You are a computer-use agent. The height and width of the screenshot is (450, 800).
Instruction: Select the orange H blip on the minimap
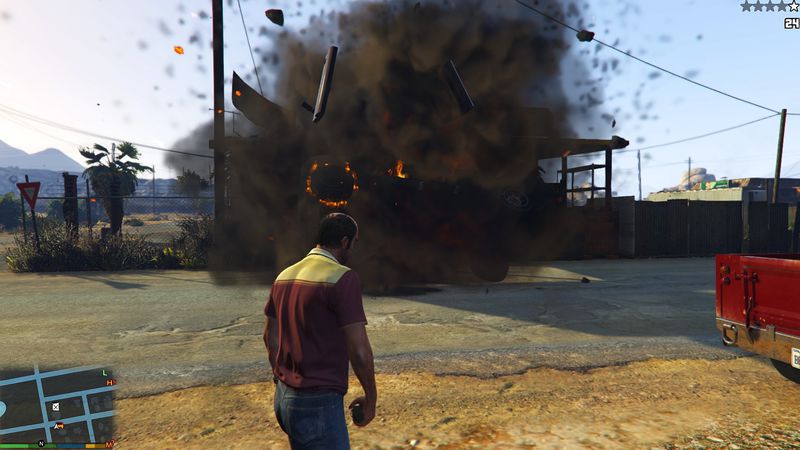click(110, 382)
